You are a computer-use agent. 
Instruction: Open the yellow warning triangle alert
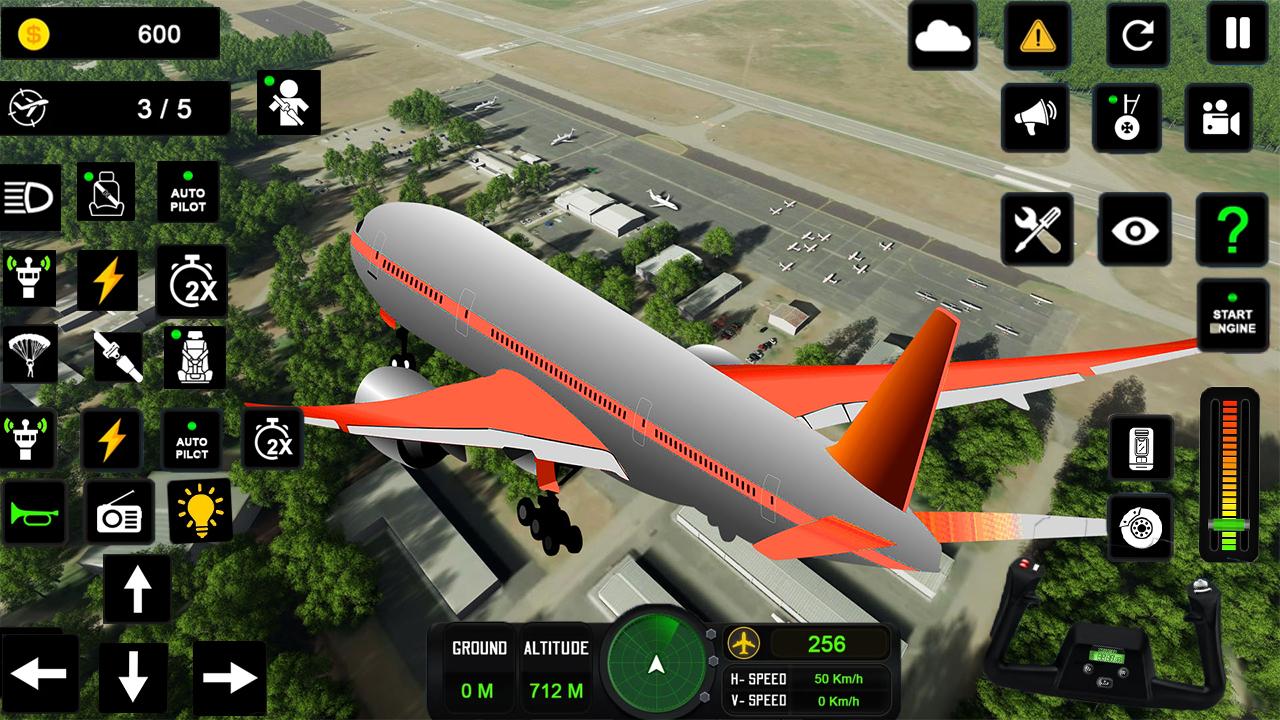tap(1038, 36)
